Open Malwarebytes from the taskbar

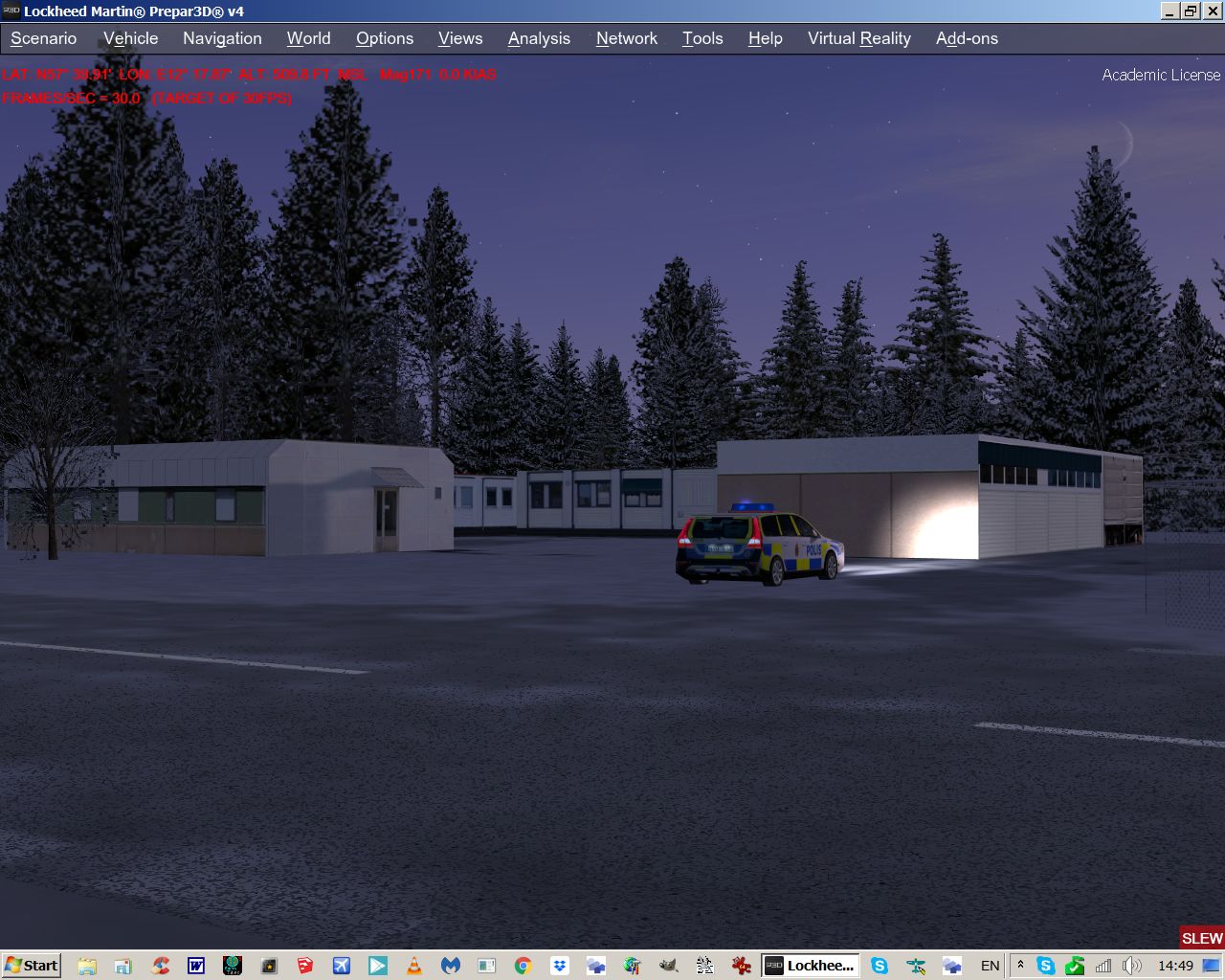pyautogui.click(x=450, y=965)
